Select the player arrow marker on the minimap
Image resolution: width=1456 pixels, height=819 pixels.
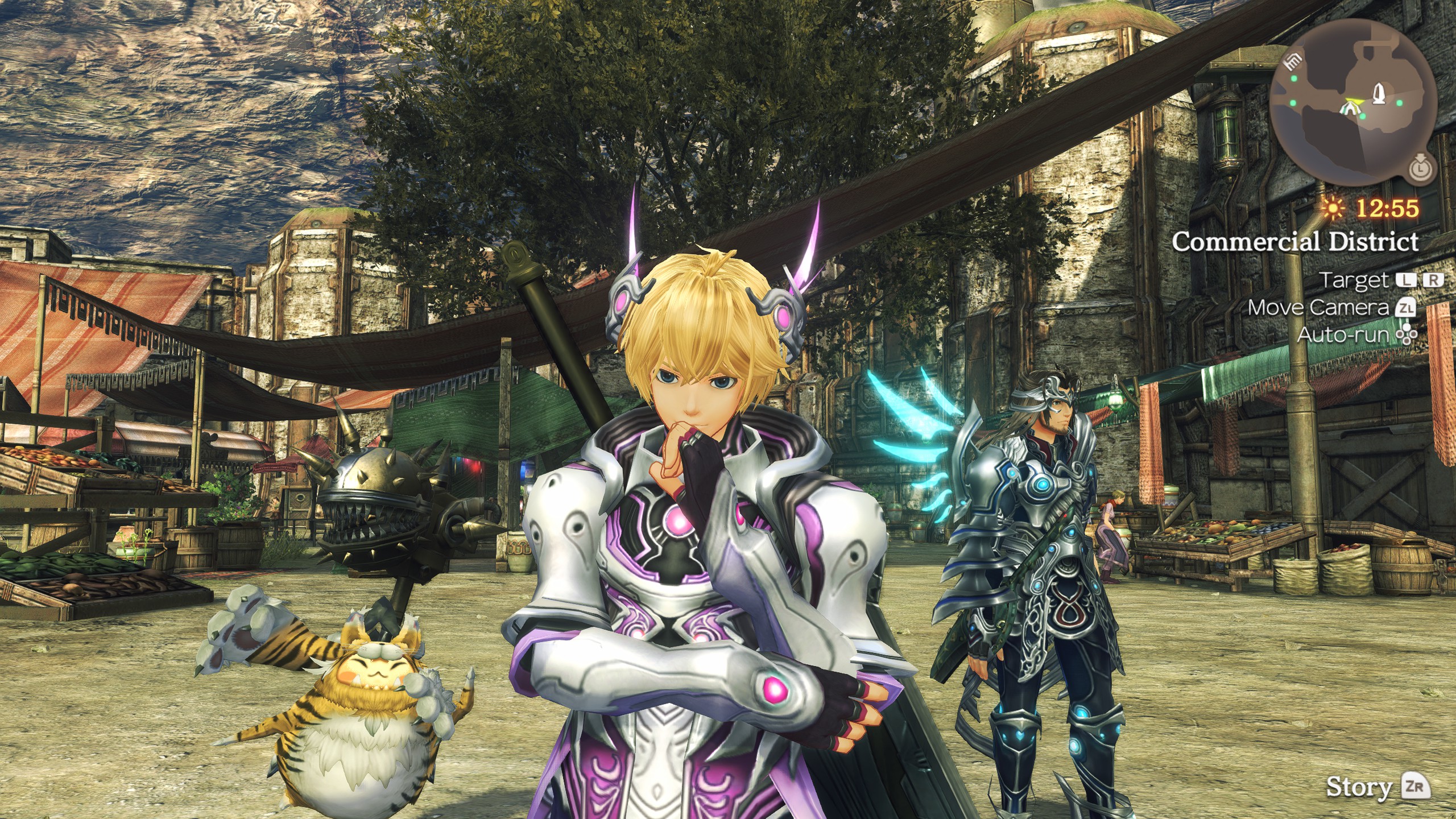(1354, 100)
